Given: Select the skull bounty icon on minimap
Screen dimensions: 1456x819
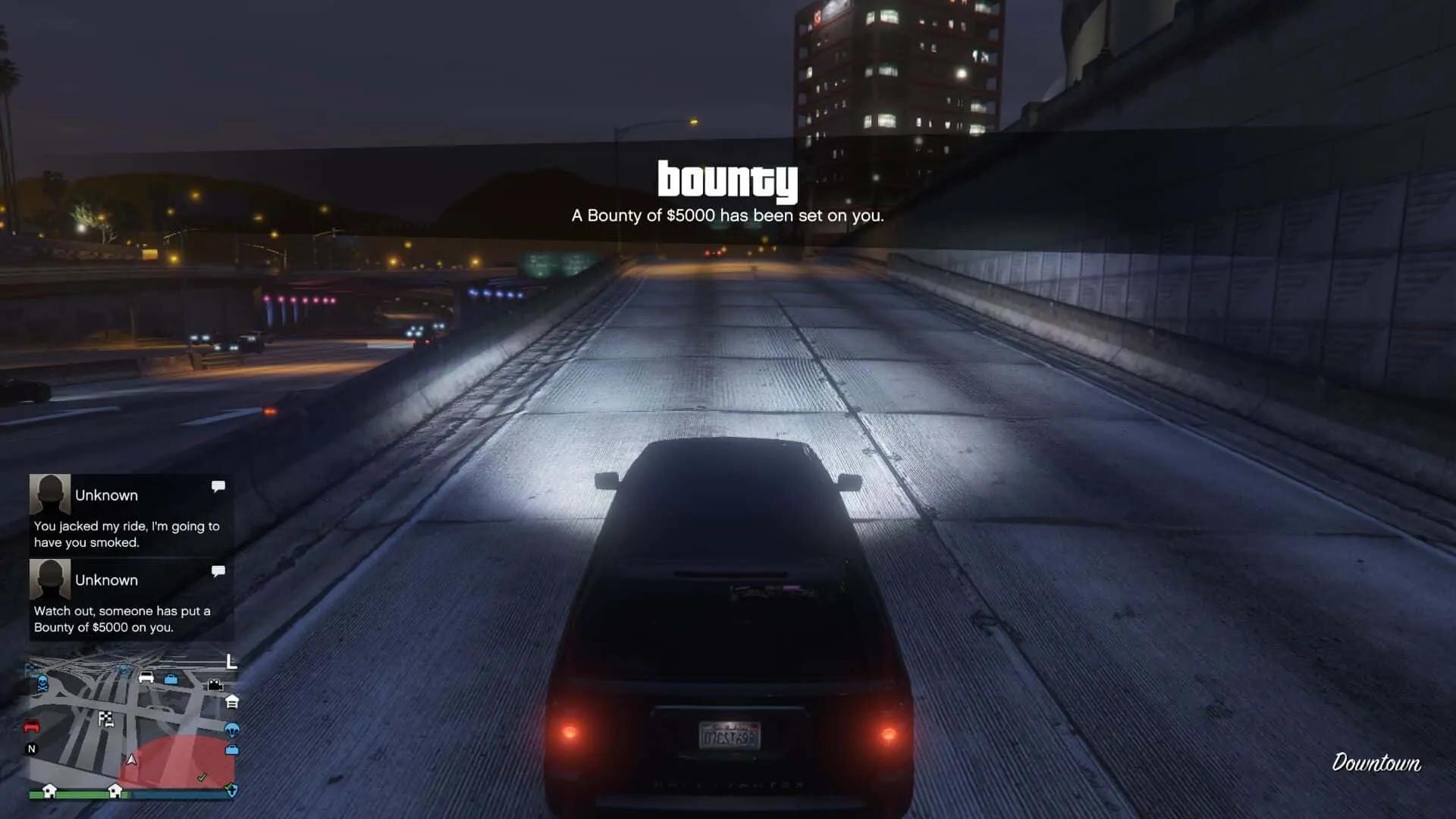Looking at the screenshot, I should (x=42, y=685).
